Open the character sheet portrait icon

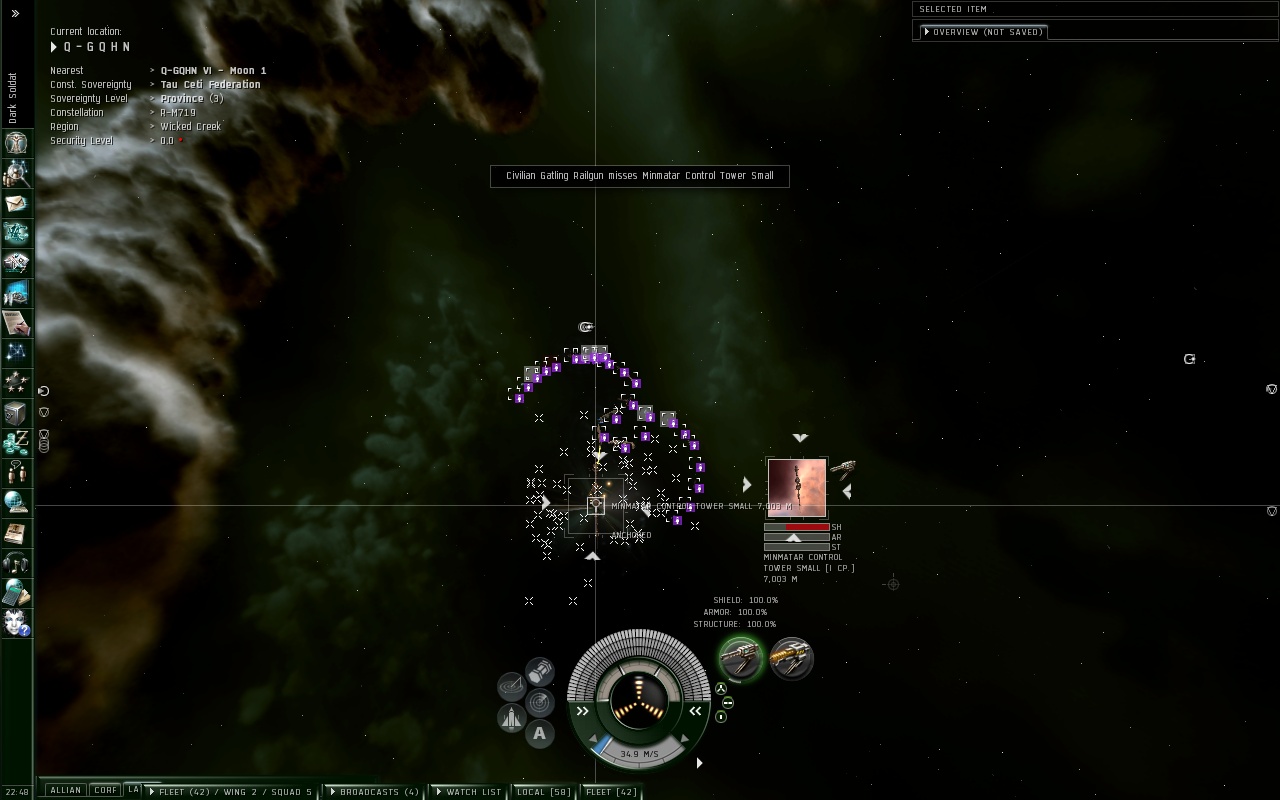[x=16, y=143]
